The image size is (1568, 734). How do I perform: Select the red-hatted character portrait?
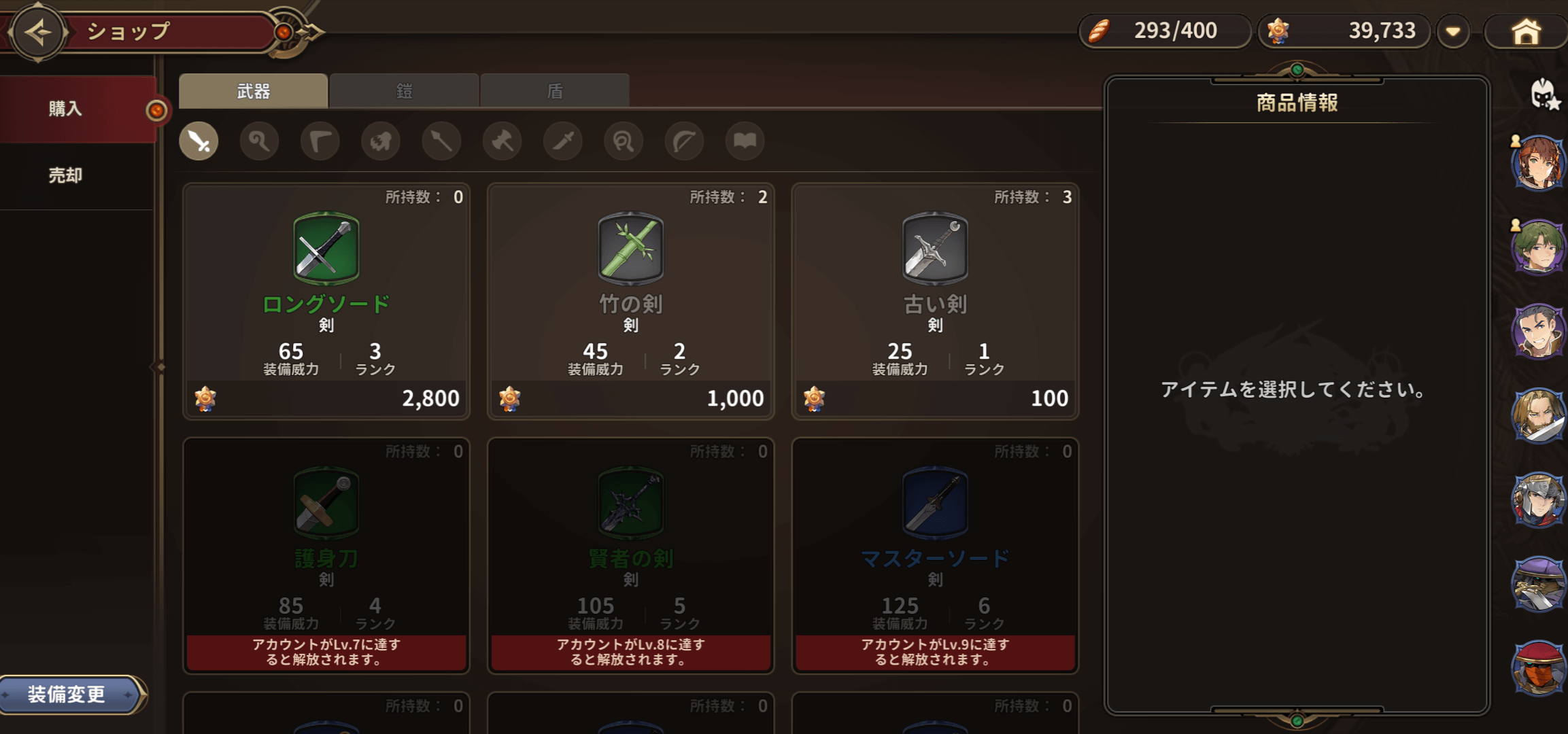coord(1538,667)
